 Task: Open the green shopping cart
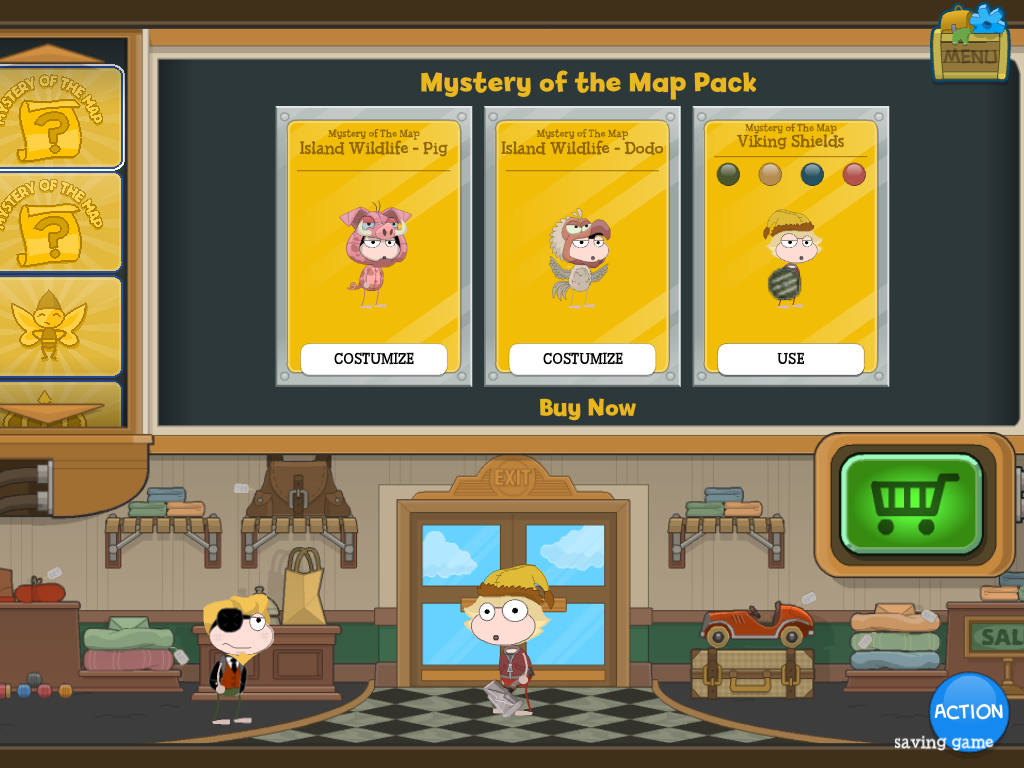pos(913,503)
